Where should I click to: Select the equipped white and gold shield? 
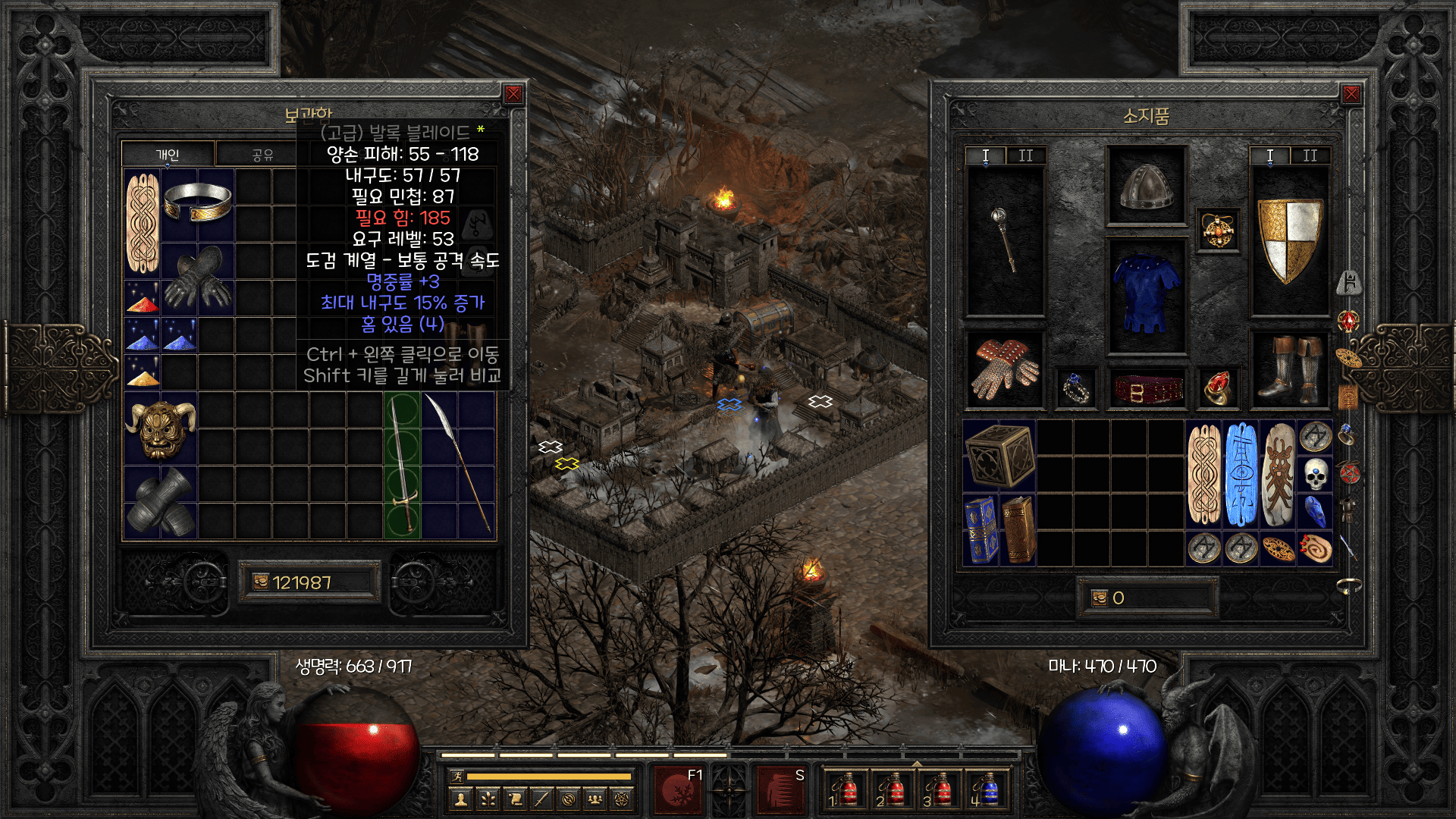point(1289,240)
